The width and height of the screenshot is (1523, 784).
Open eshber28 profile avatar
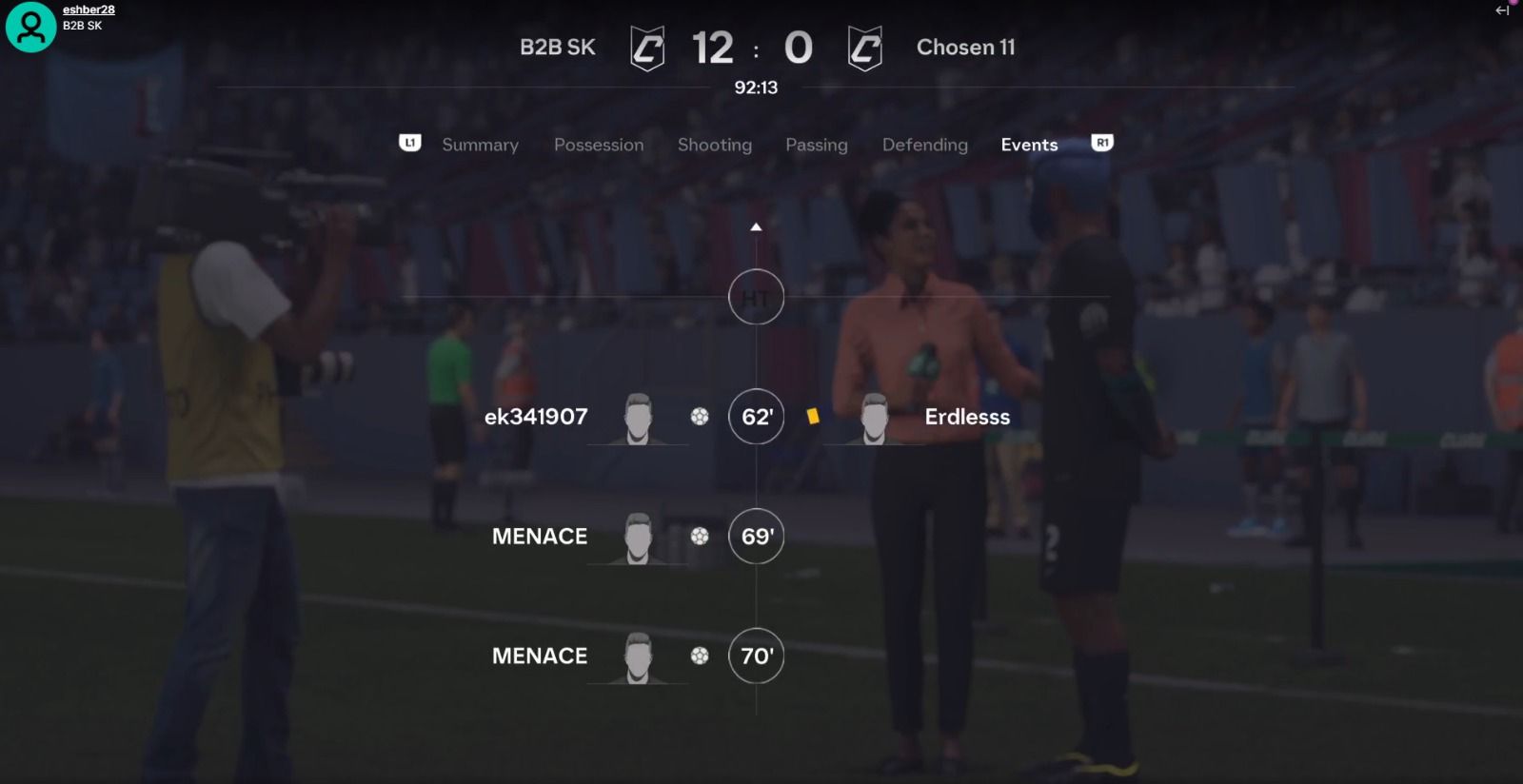click(30, 27)
